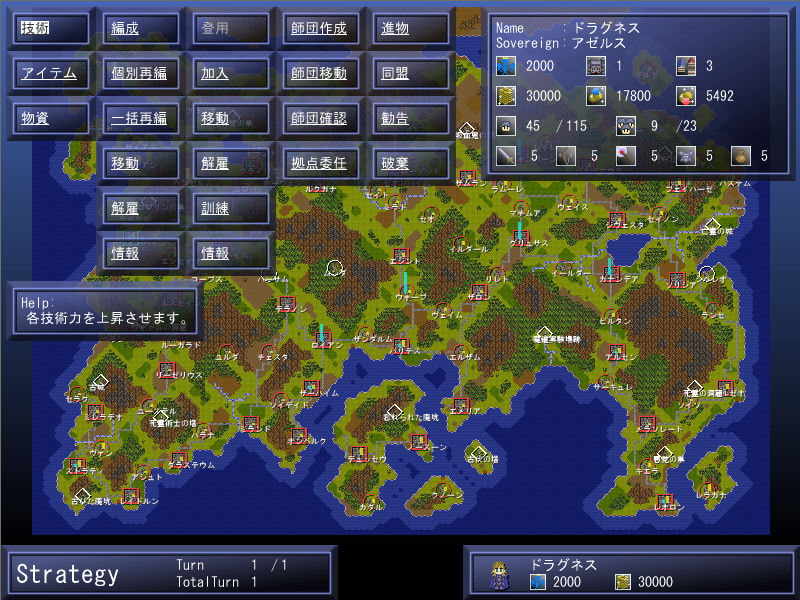Open the 編成 formation command
800x600 pixels.
click(141, 28)
